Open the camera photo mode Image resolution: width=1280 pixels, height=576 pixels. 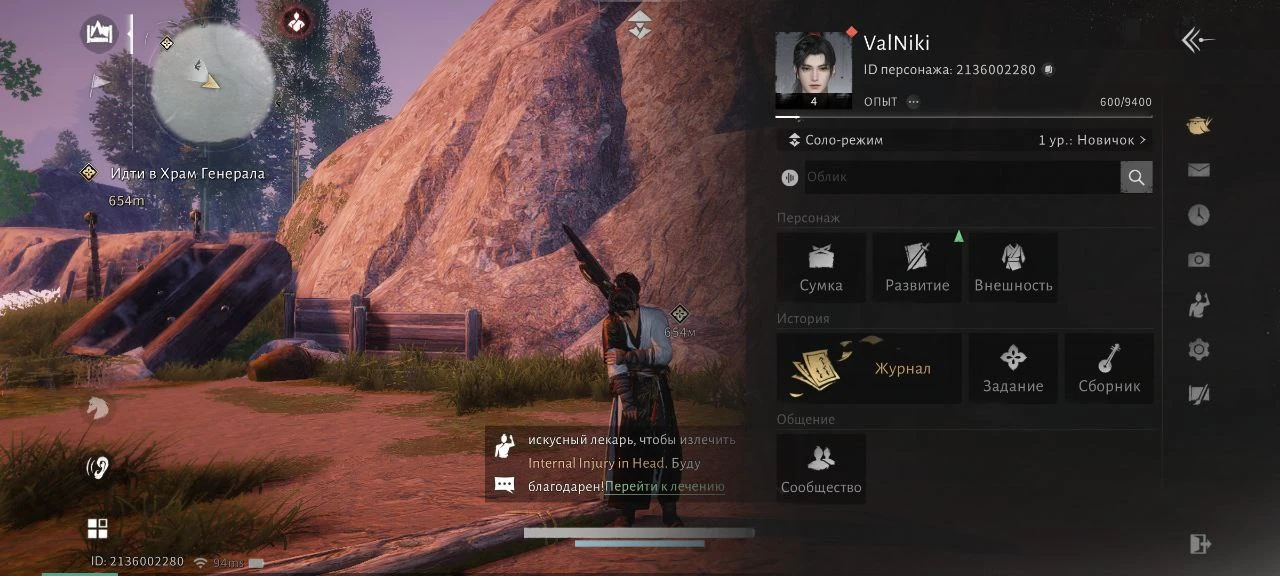[1198, 260]
